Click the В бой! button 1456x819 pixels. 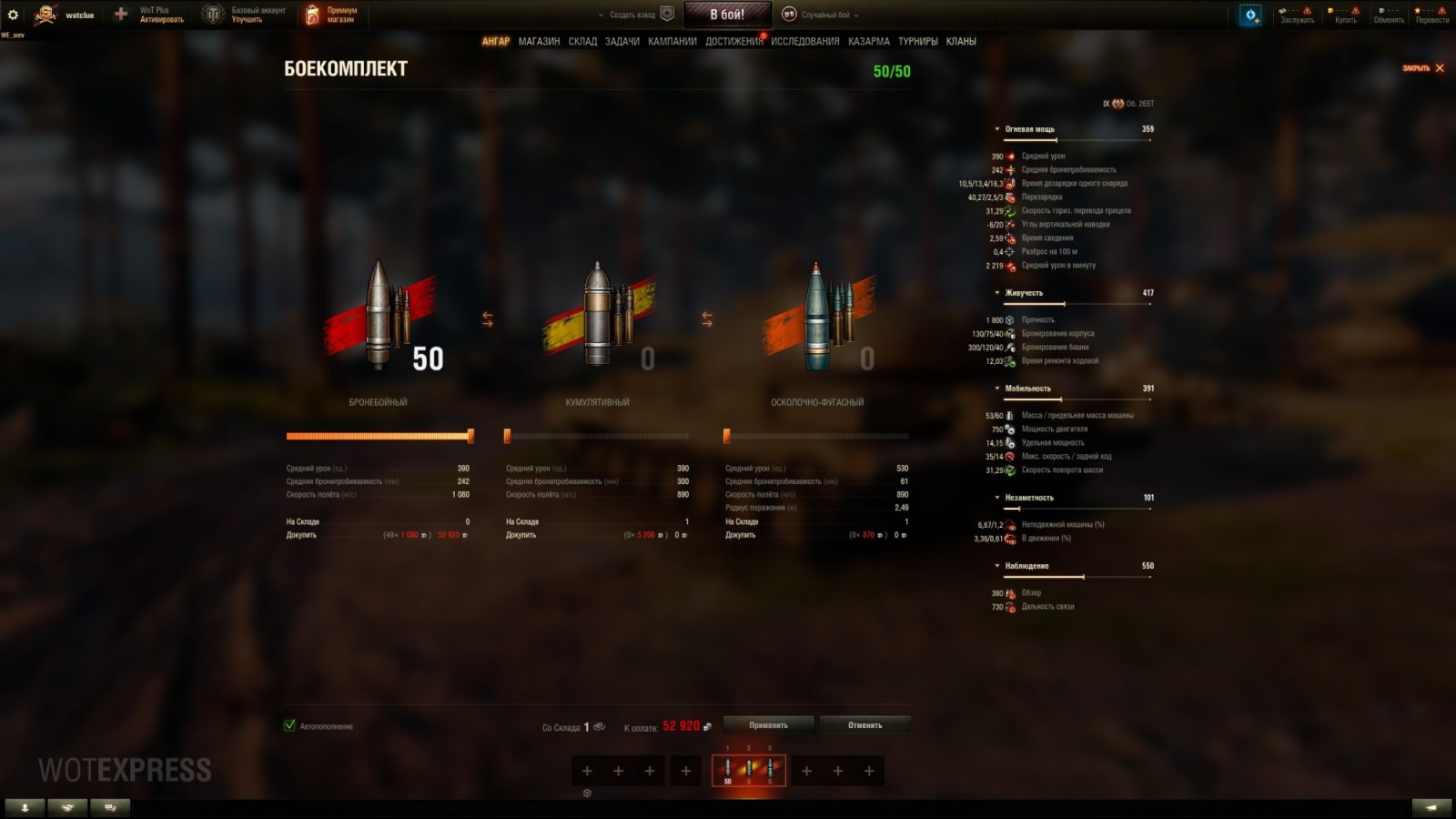(727, 14)
